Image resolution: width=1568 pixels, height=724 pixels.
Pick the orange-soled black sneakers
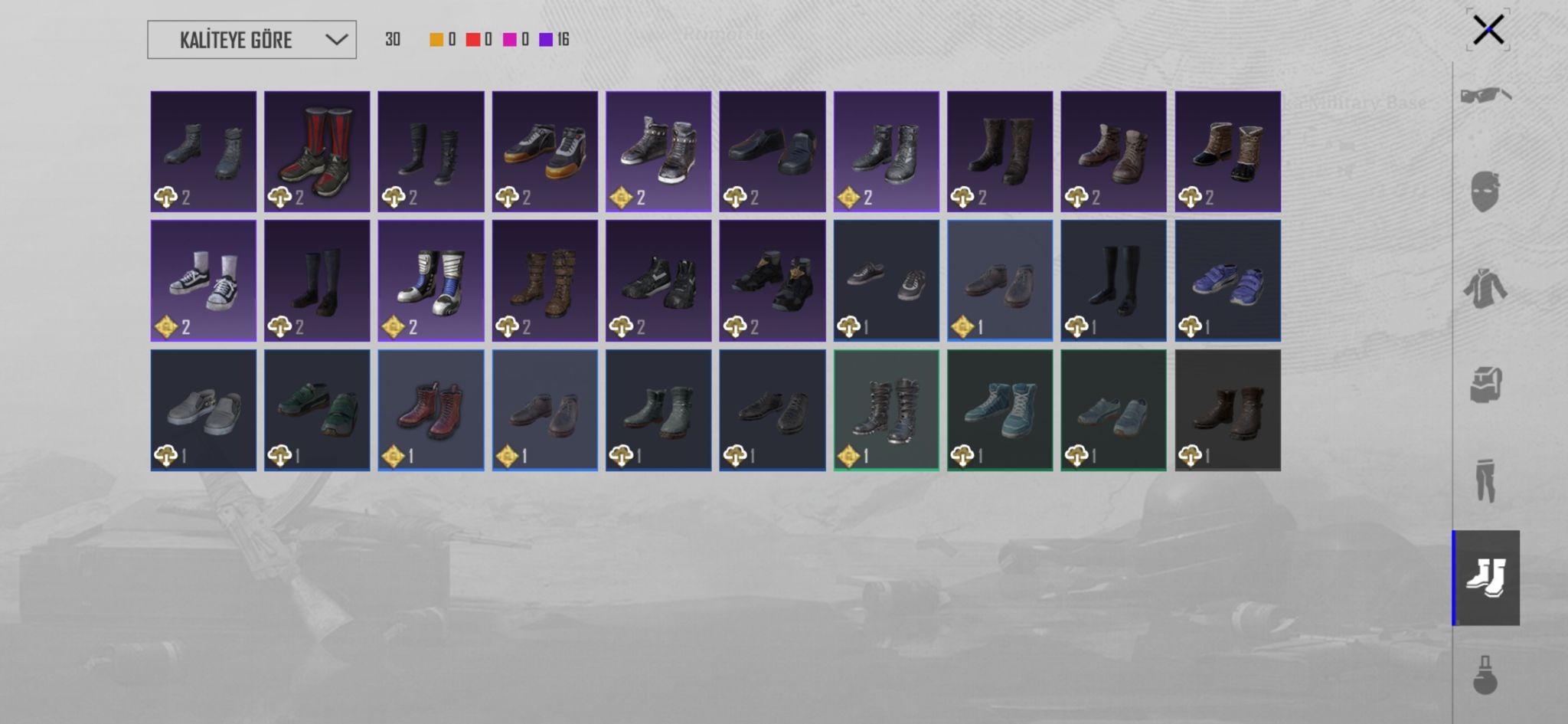click(545, 152)
